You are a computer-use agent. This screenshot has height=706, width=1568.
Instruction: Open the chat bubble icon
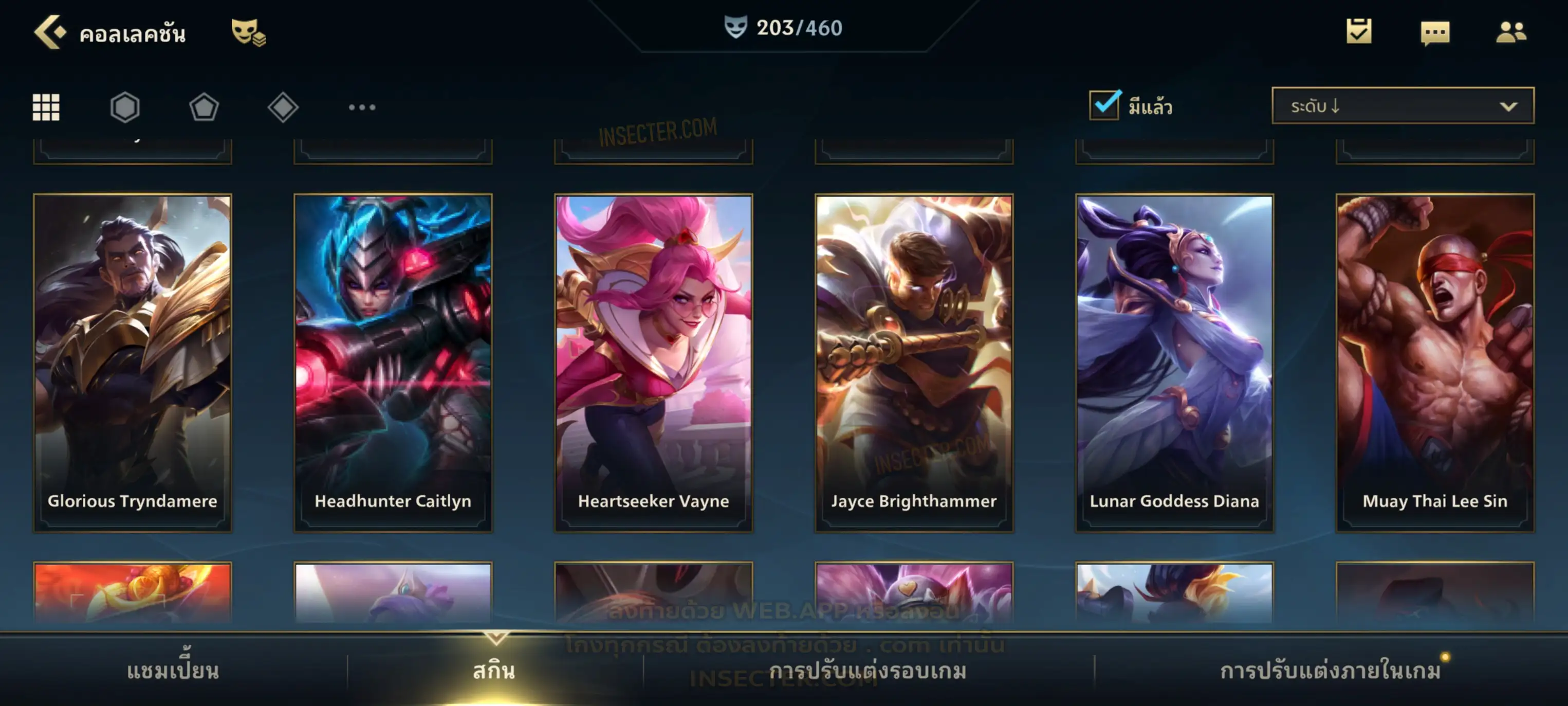(x=1435, y=32)
